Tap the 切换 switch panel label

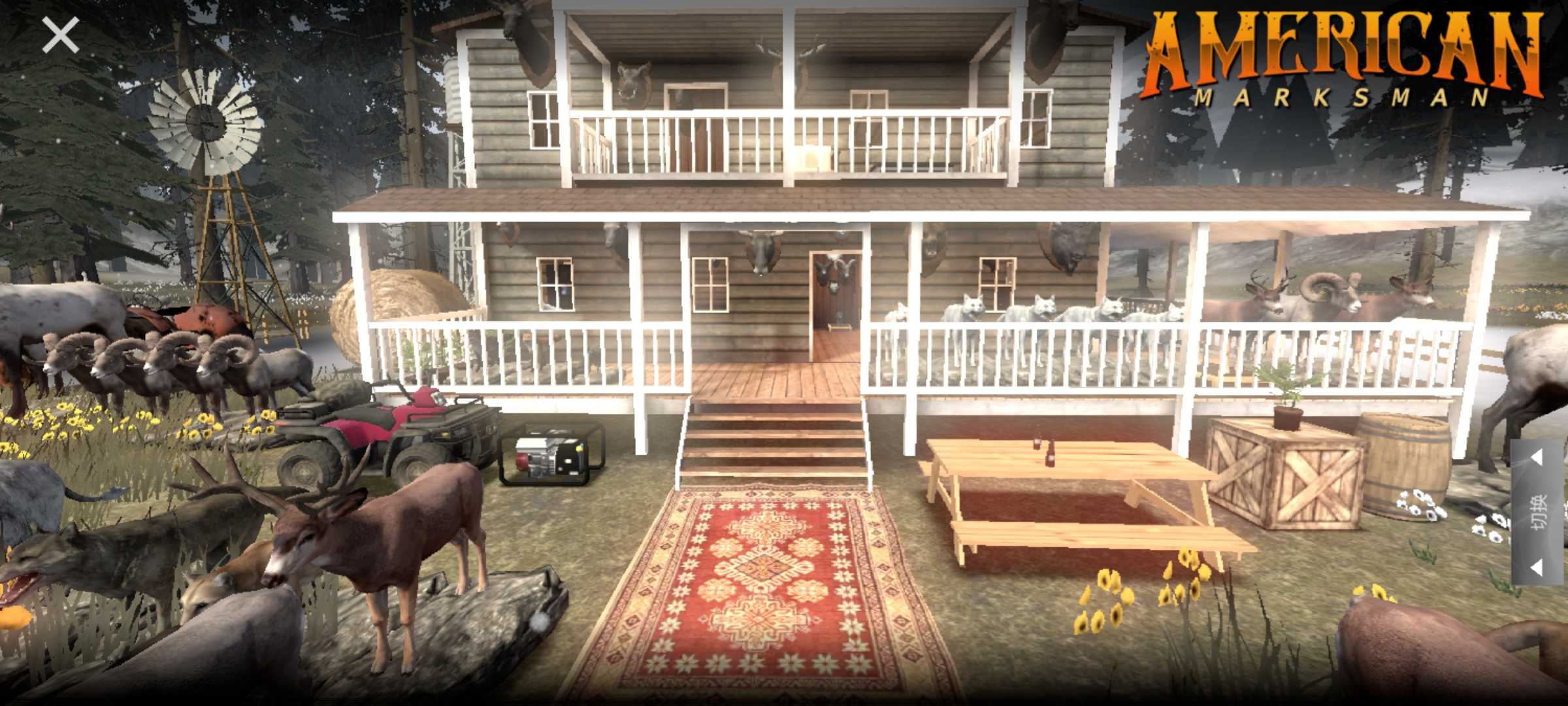pyautogui.click(x=1539, y=512)
